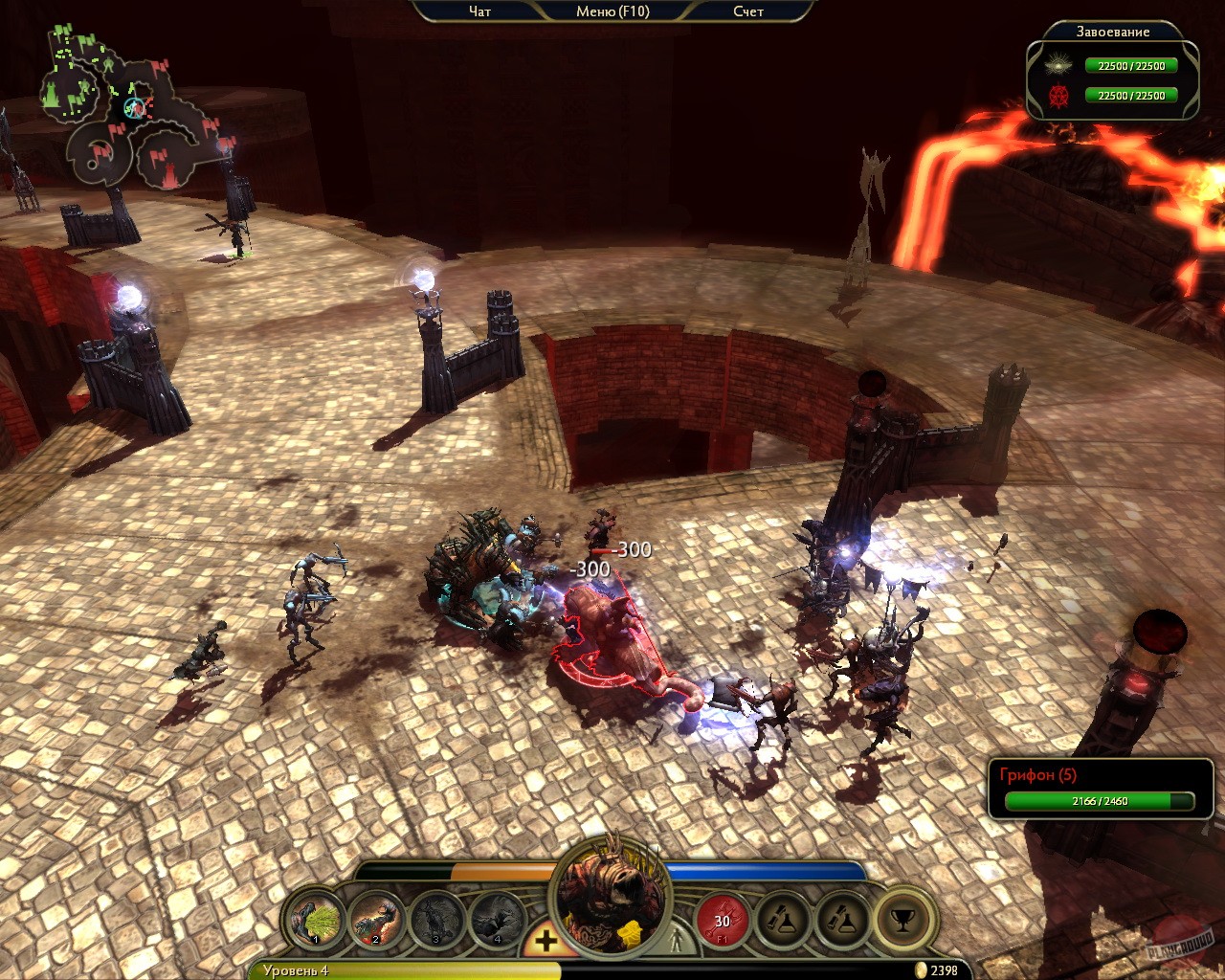Select the red citadel on the minimap

coord(172,172)
